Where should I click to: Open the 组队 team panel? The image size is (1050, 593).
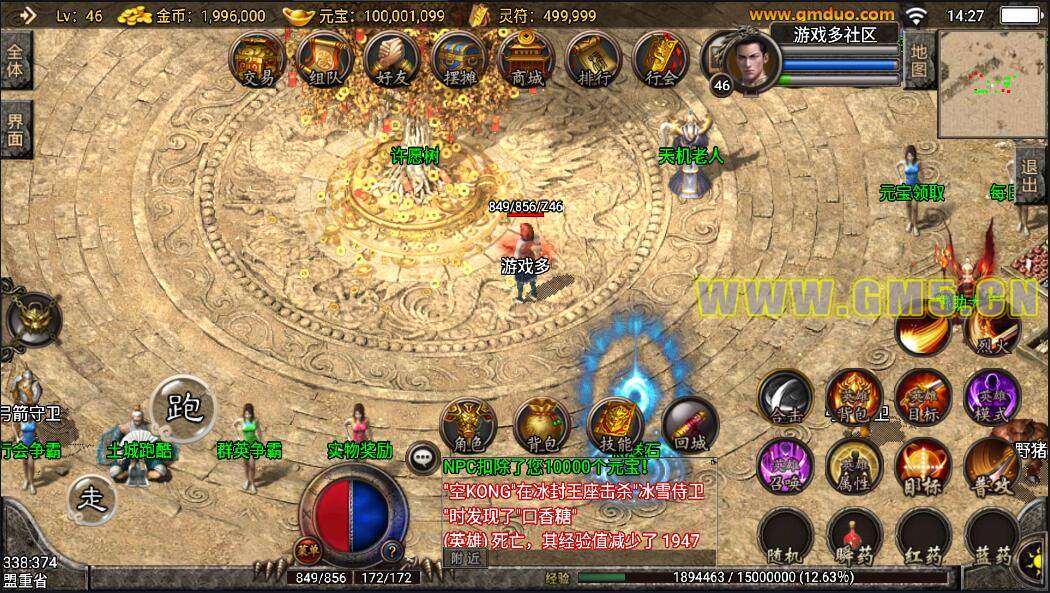[x=323, y=59]
